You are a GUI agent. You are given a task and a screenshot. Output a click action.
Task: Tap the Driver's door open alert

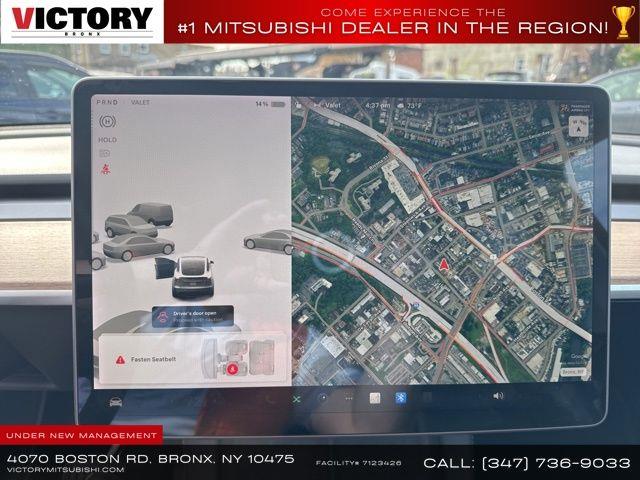[194, 317]
